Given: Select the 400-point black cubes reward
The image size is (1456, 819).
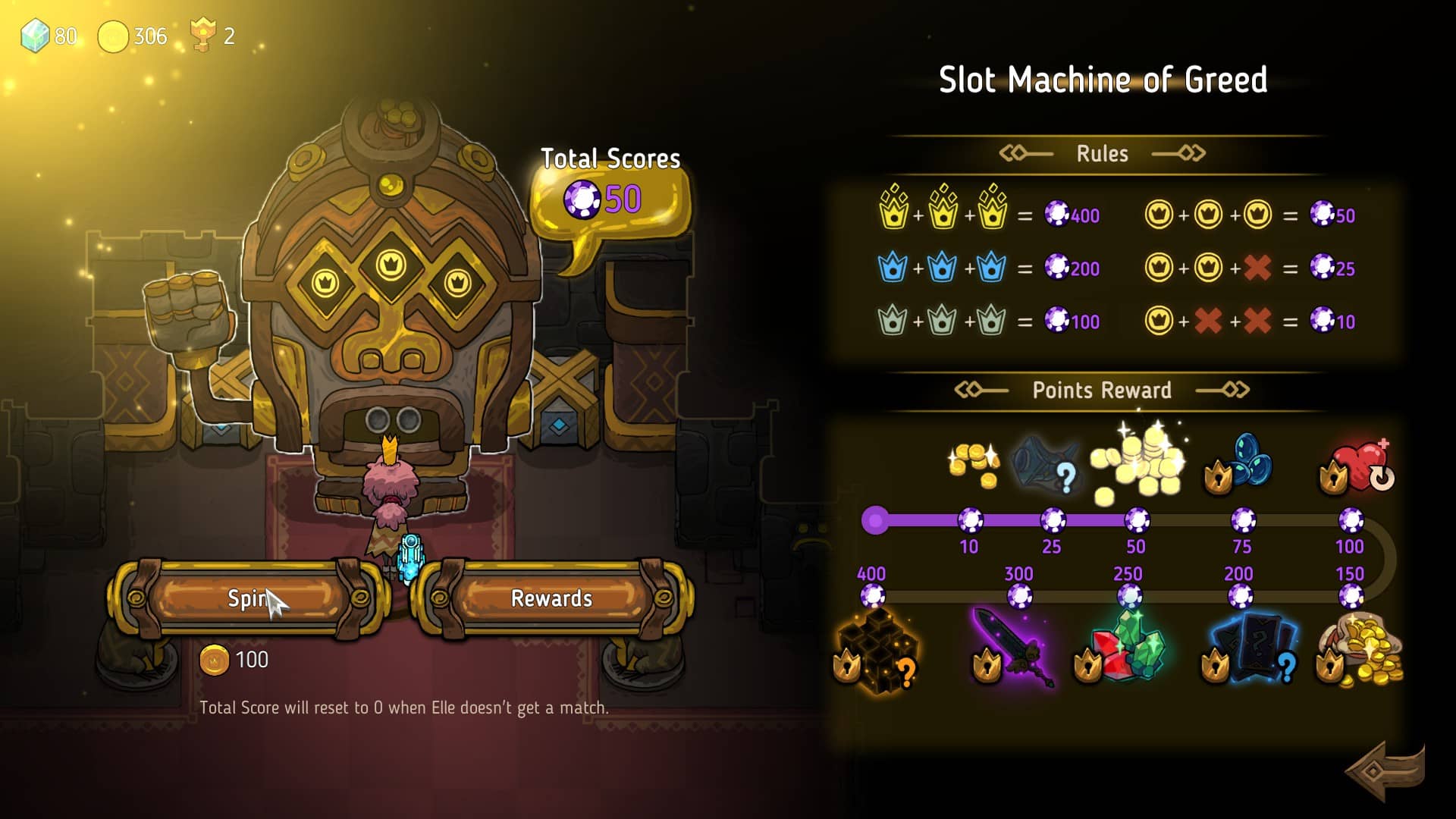Looking at the screenshot, I should 877,651.
